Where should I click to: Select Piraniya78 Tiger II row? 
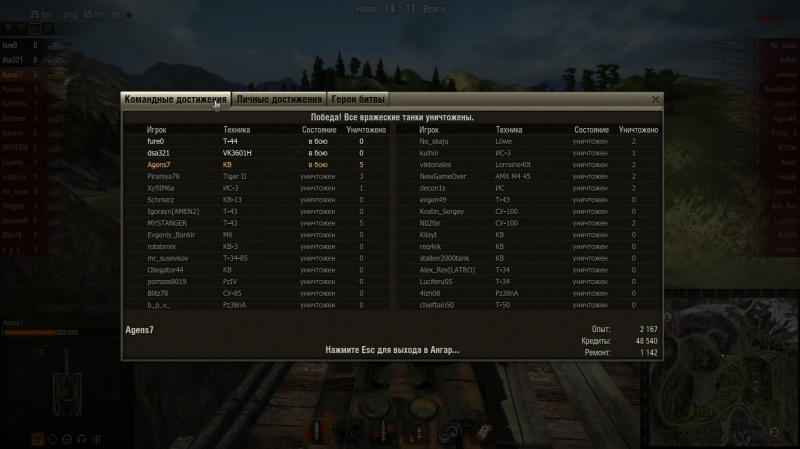(255, 176)
